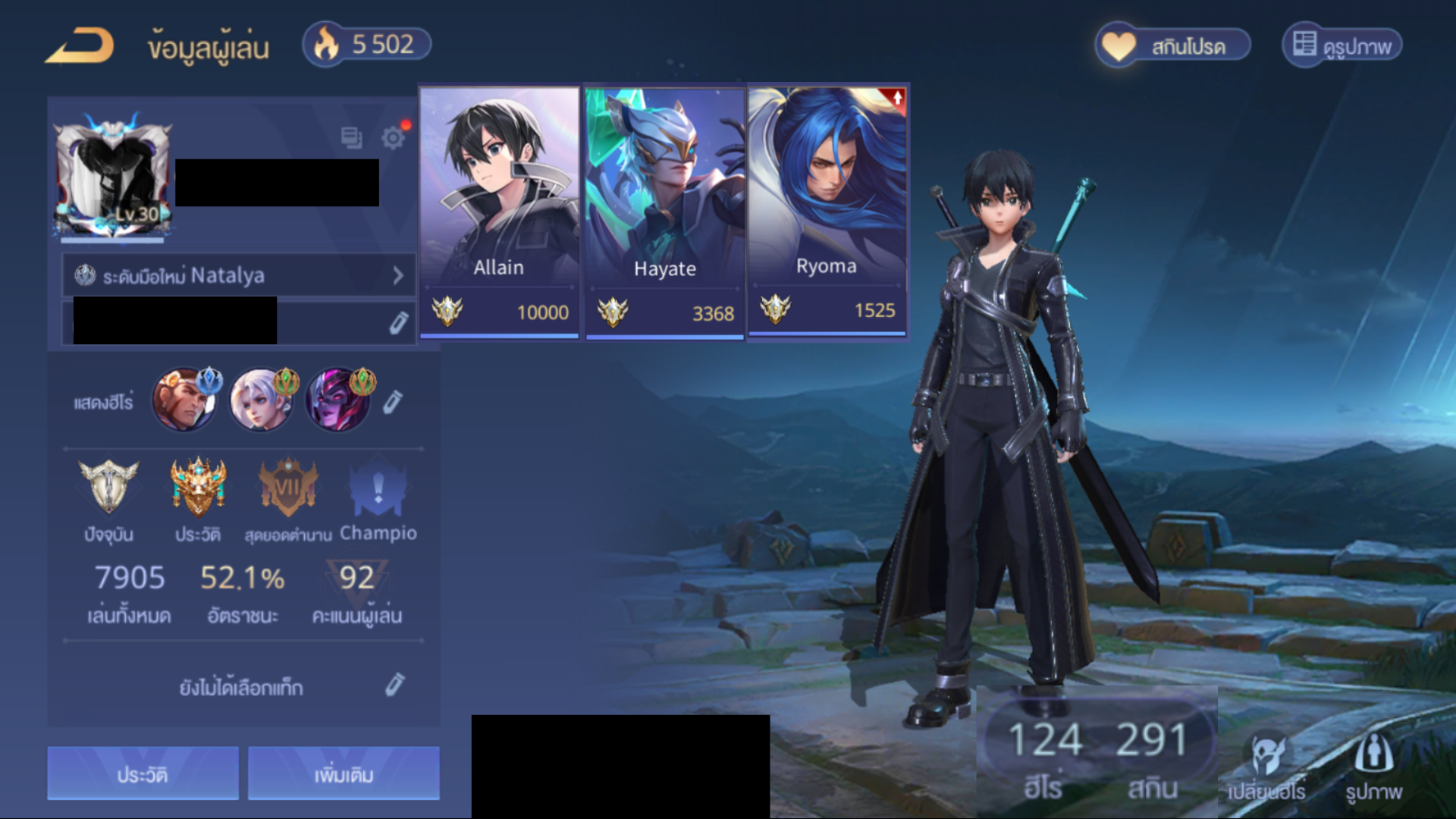
Task: Select the Allain hero card
Action: [x=499, y=211]
